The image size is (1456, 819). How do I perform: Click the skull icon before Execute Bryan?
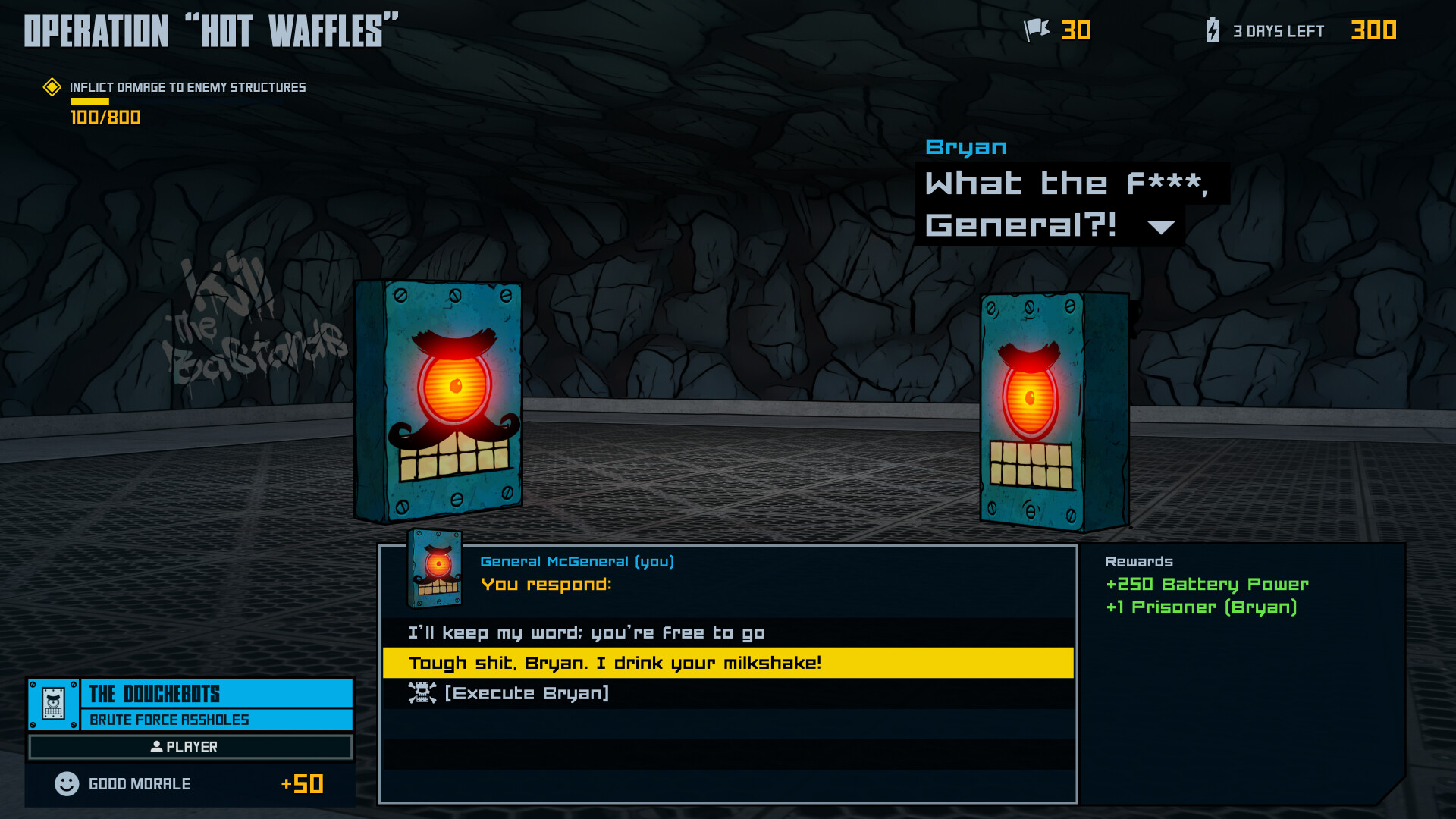click(422, 692)
